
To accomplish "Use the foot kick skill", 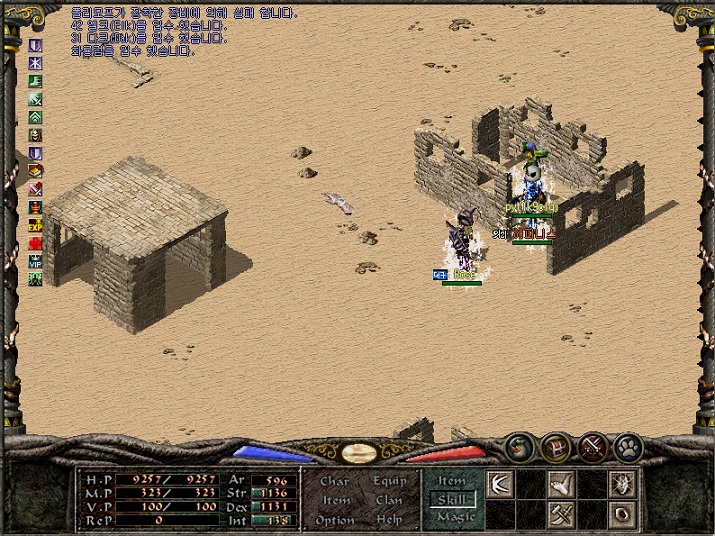I will pos(560,485).
